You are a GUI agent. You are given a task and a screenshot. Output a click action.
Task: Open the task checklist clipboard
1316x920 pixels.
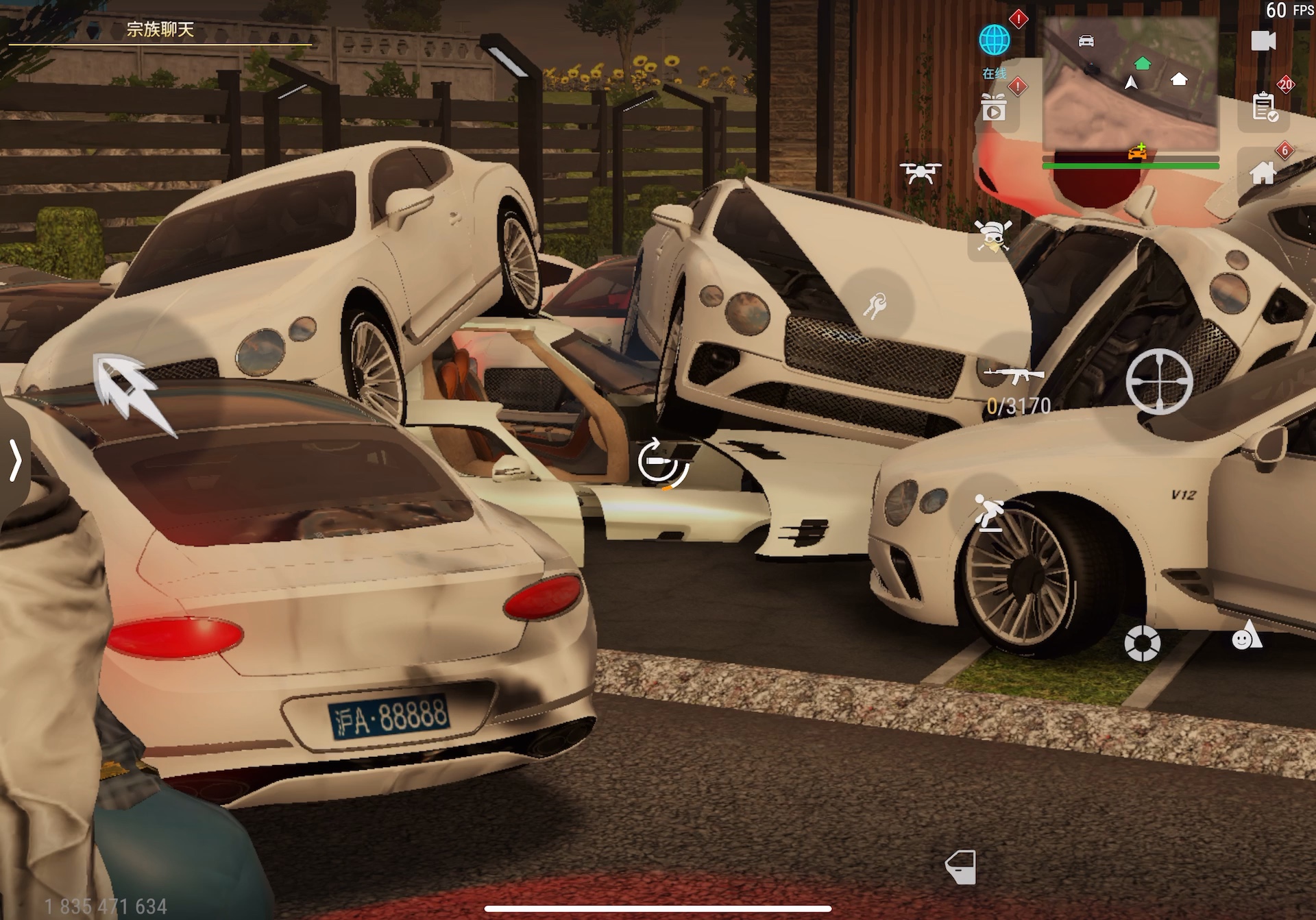click(1264, 108)
